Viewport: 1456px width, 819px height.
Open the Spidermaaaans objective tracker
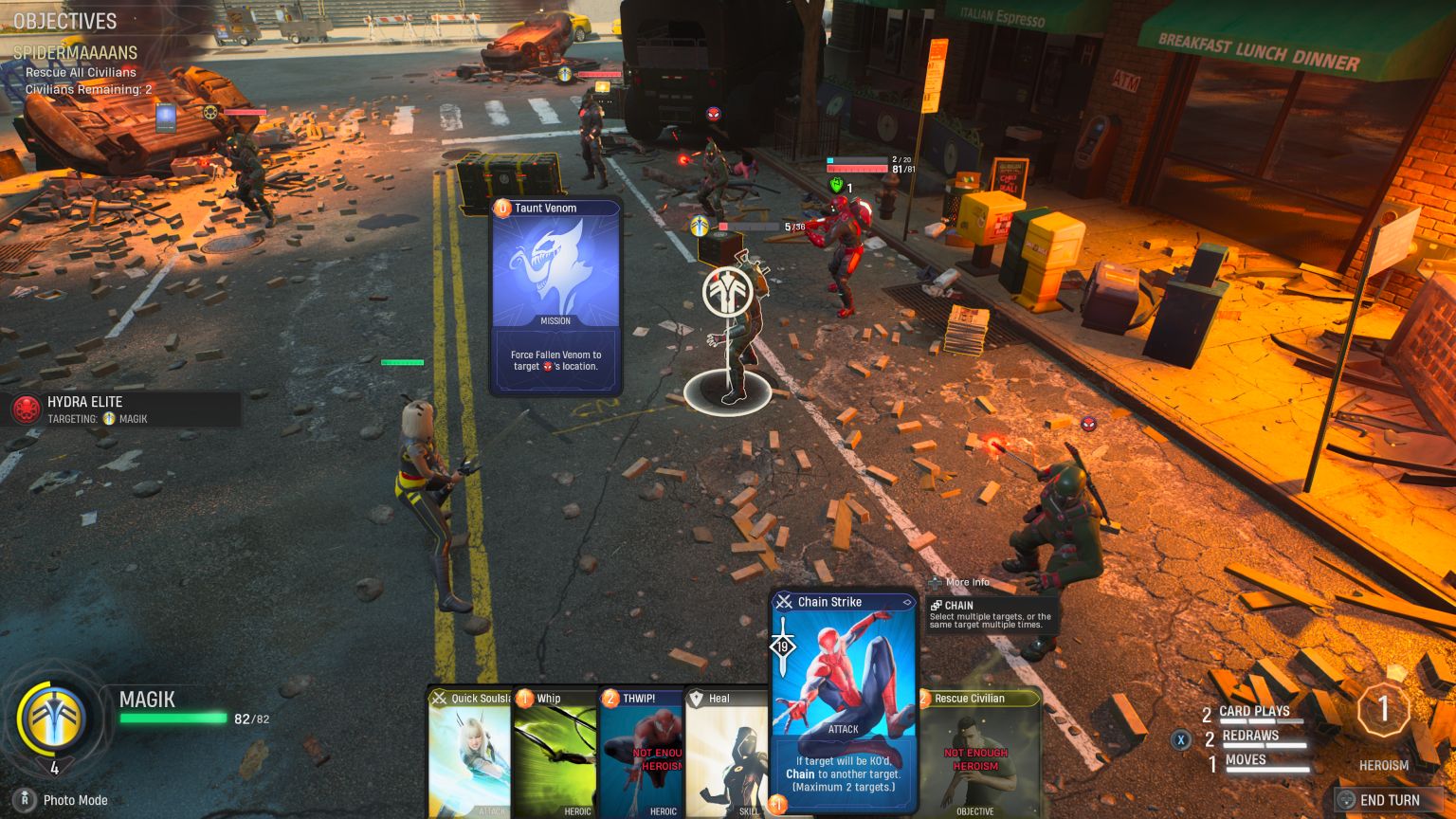pos(75,53)
